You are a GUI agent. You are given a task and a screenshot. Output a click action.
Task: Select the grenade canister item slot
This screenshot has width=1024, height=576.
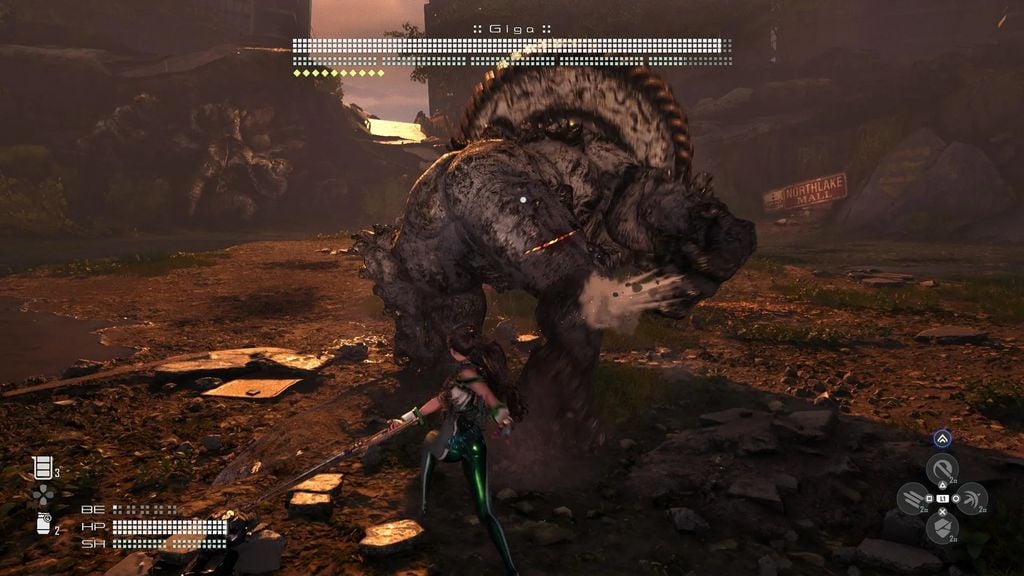pos(43,523)
